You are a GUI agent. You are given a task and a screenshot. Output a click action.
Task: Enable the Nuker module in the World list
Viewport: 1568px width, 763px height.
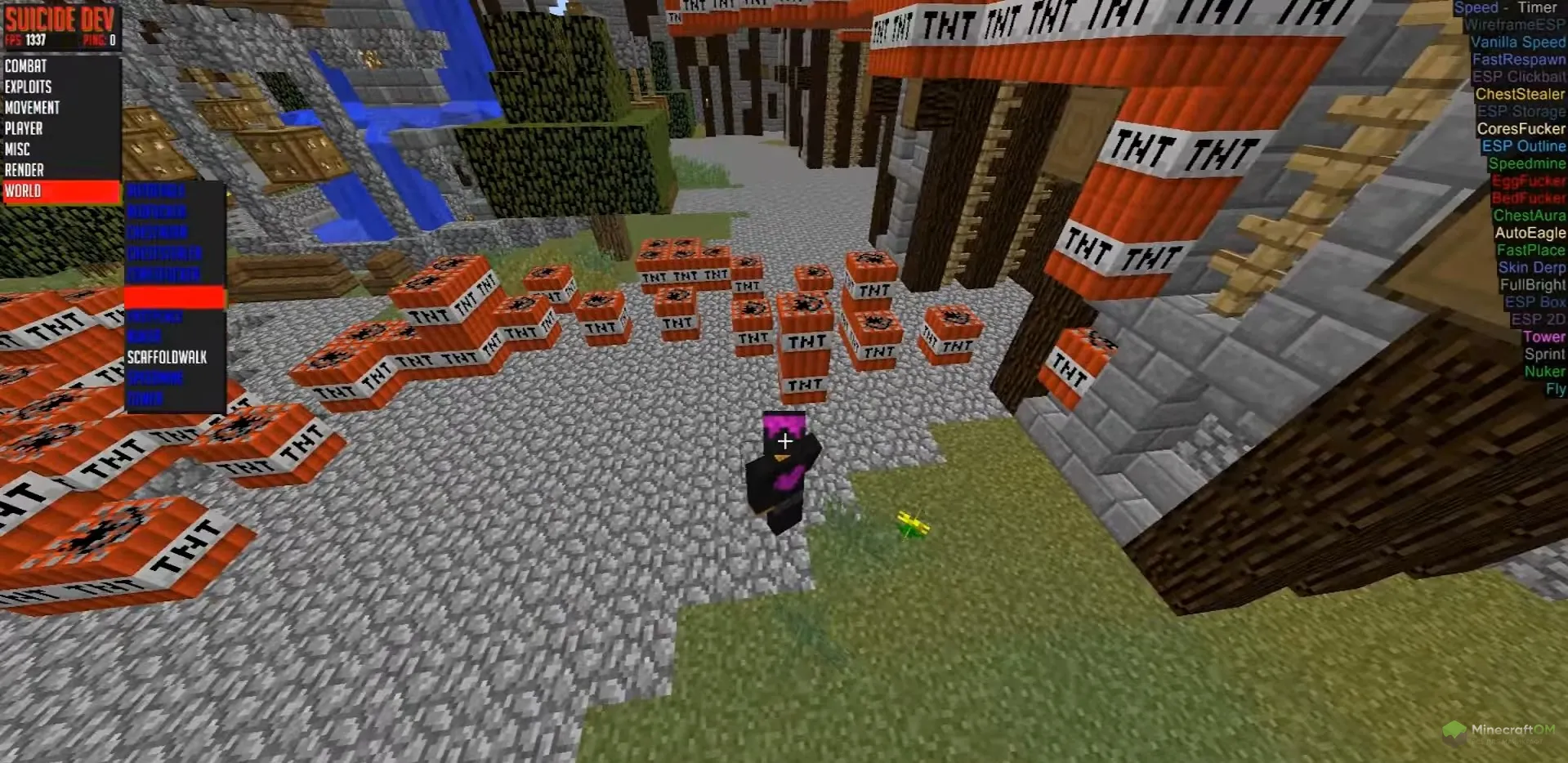[144, 336]
